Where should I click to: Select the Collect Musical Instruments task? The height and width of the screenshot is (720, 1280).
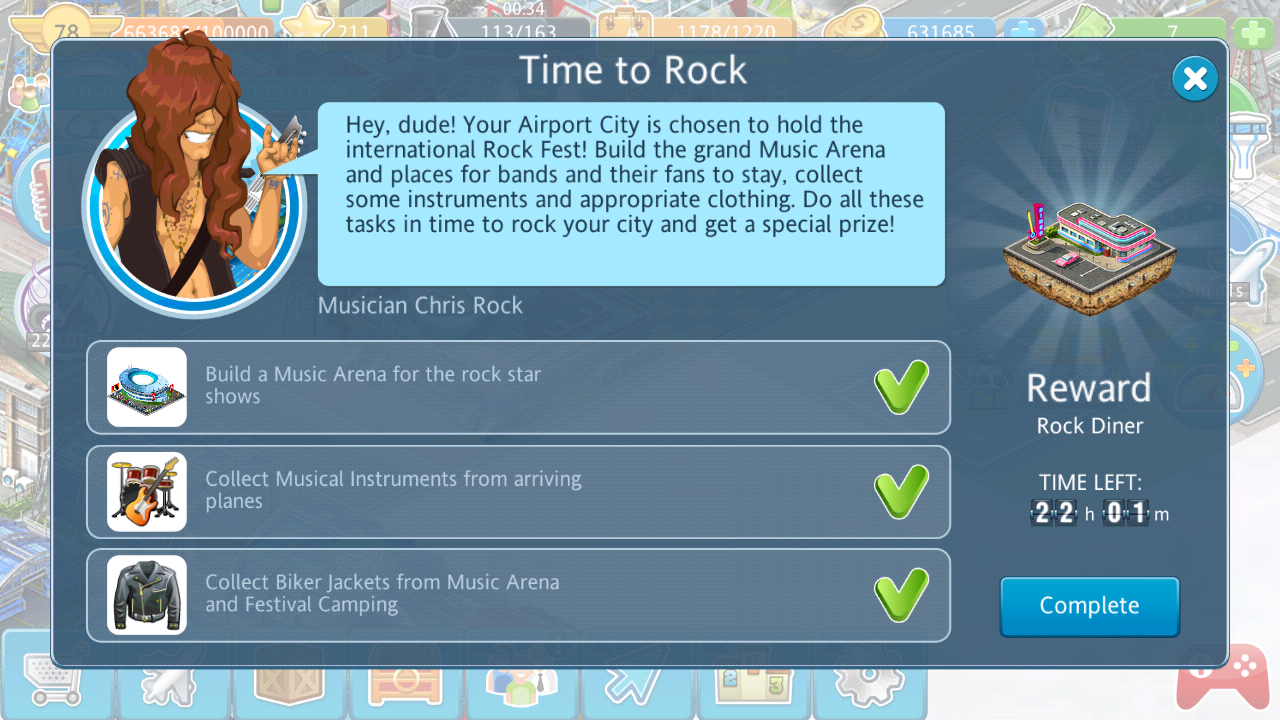point(518,491)
